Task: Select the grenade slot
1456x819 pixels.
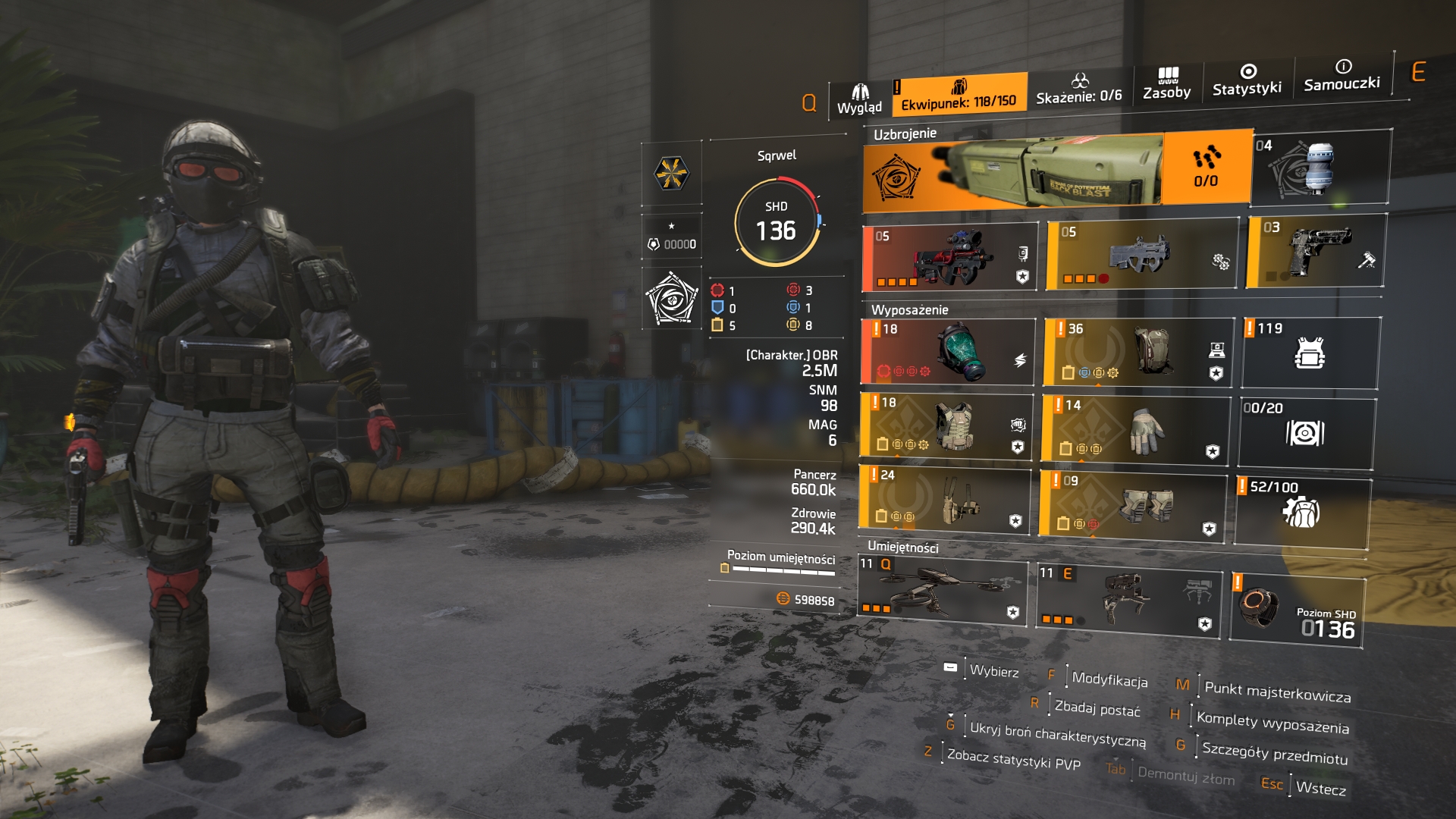Action: click(x=1320, y=168)
